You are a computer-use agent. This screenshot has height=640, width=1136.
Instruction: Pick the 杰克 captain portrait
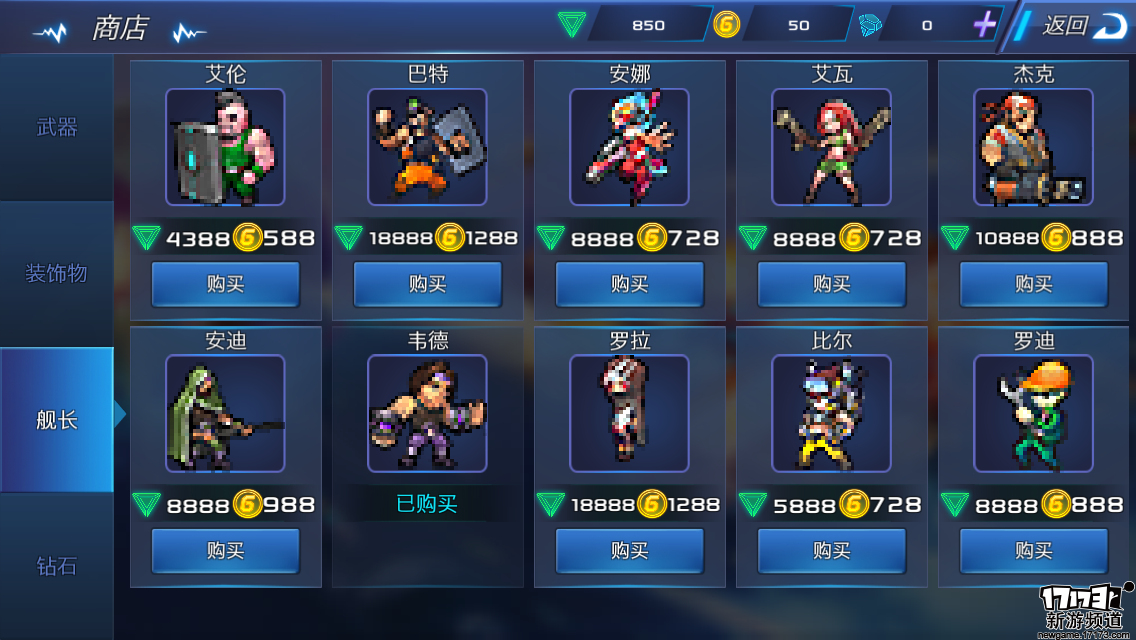pos(1033,147)
